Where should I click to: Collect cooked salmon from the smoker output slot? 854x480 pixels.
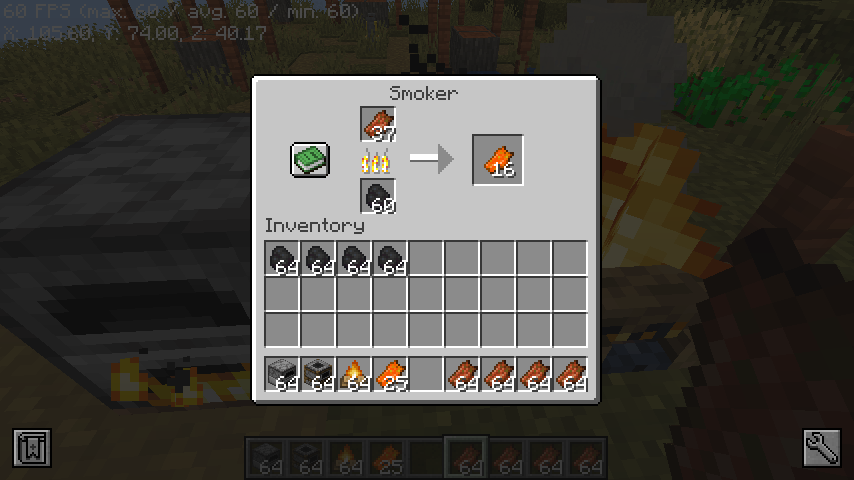point(498,160)
